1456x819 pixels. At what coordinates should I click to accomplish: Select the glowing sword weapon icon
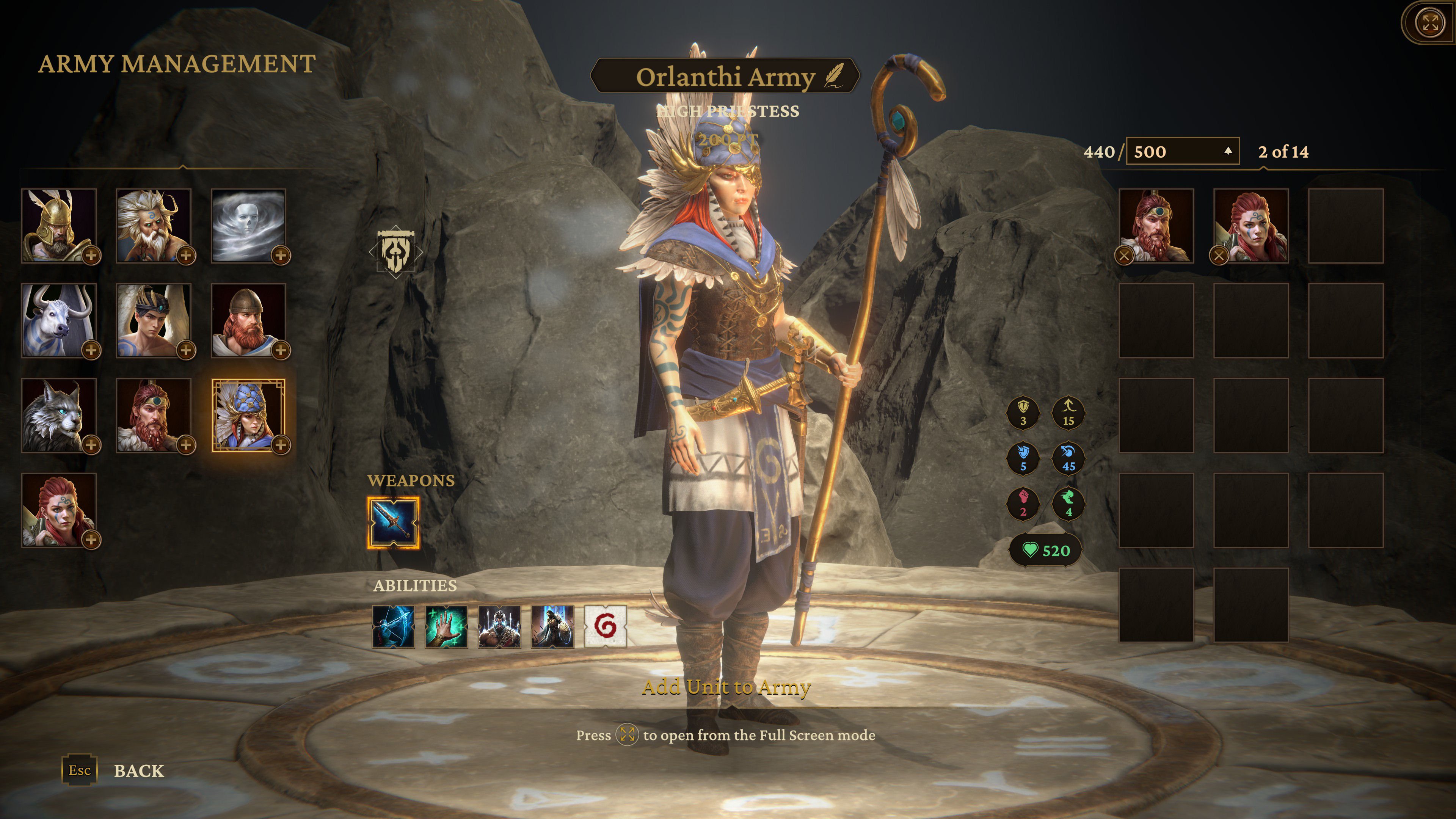[394, 523]
